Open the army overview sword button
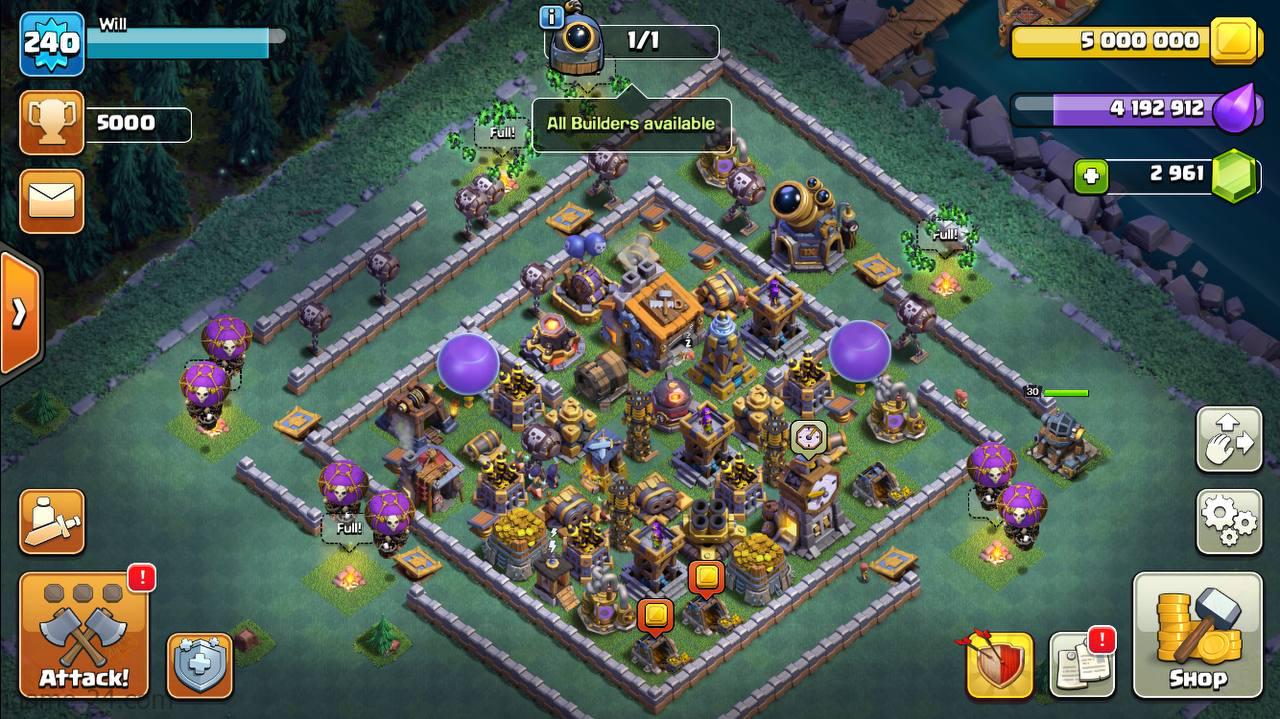 click(51, 521)
